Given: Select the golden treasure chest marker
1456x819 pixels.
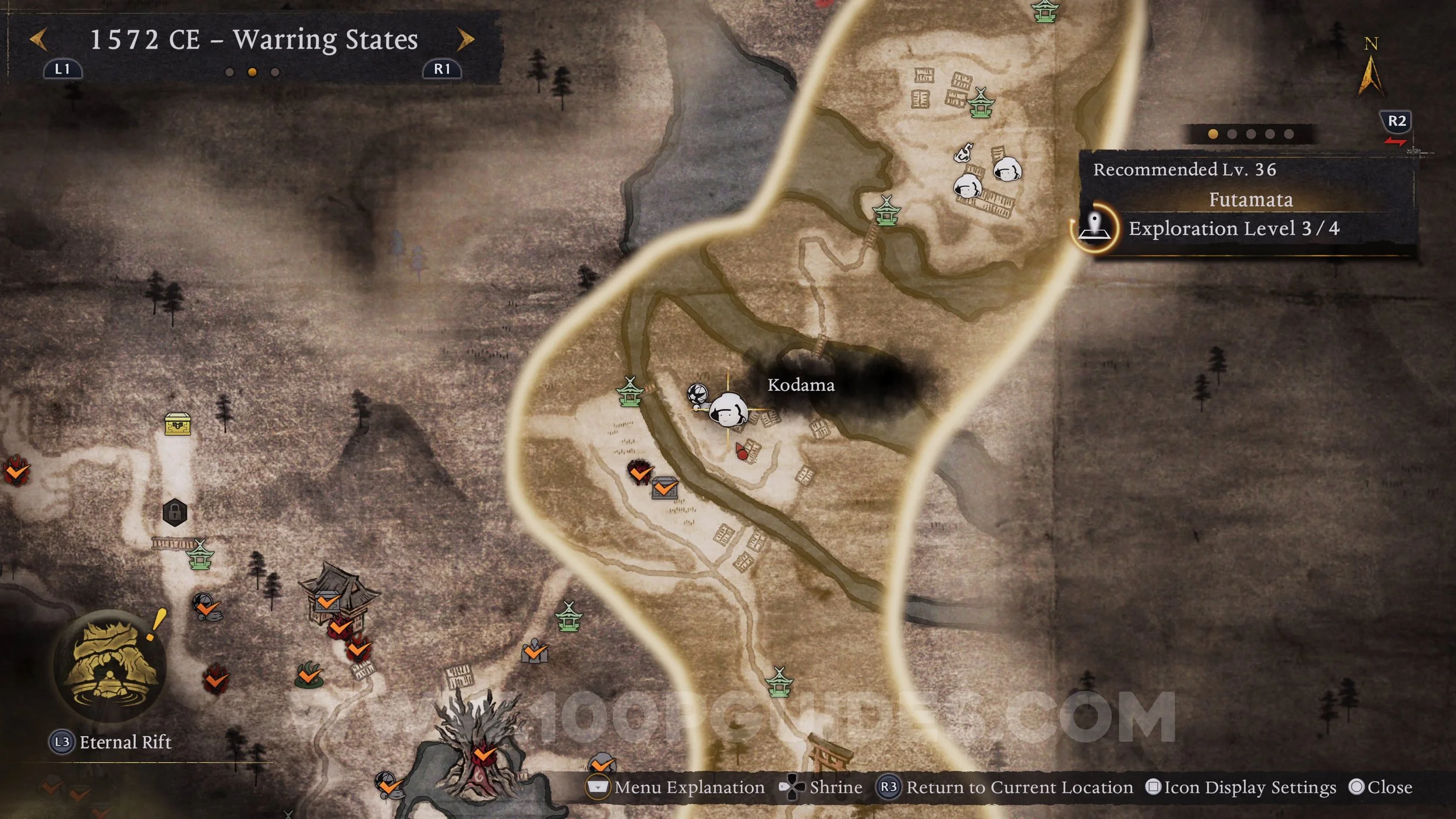Looking at the screenshot, I should (178, 425).
